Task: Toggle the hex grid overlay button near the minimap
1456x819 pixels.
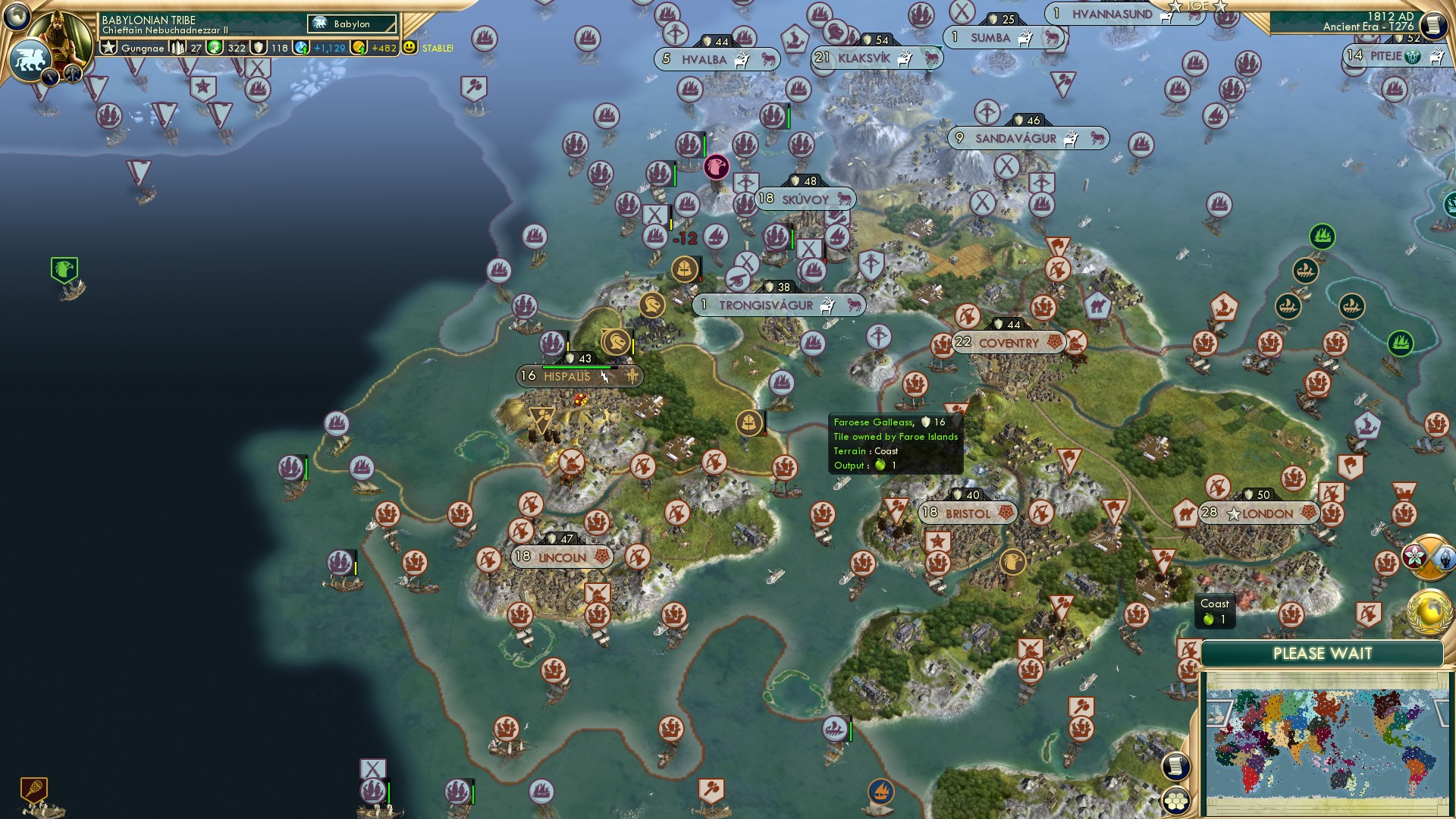Action: click(x=1175, y=801)
